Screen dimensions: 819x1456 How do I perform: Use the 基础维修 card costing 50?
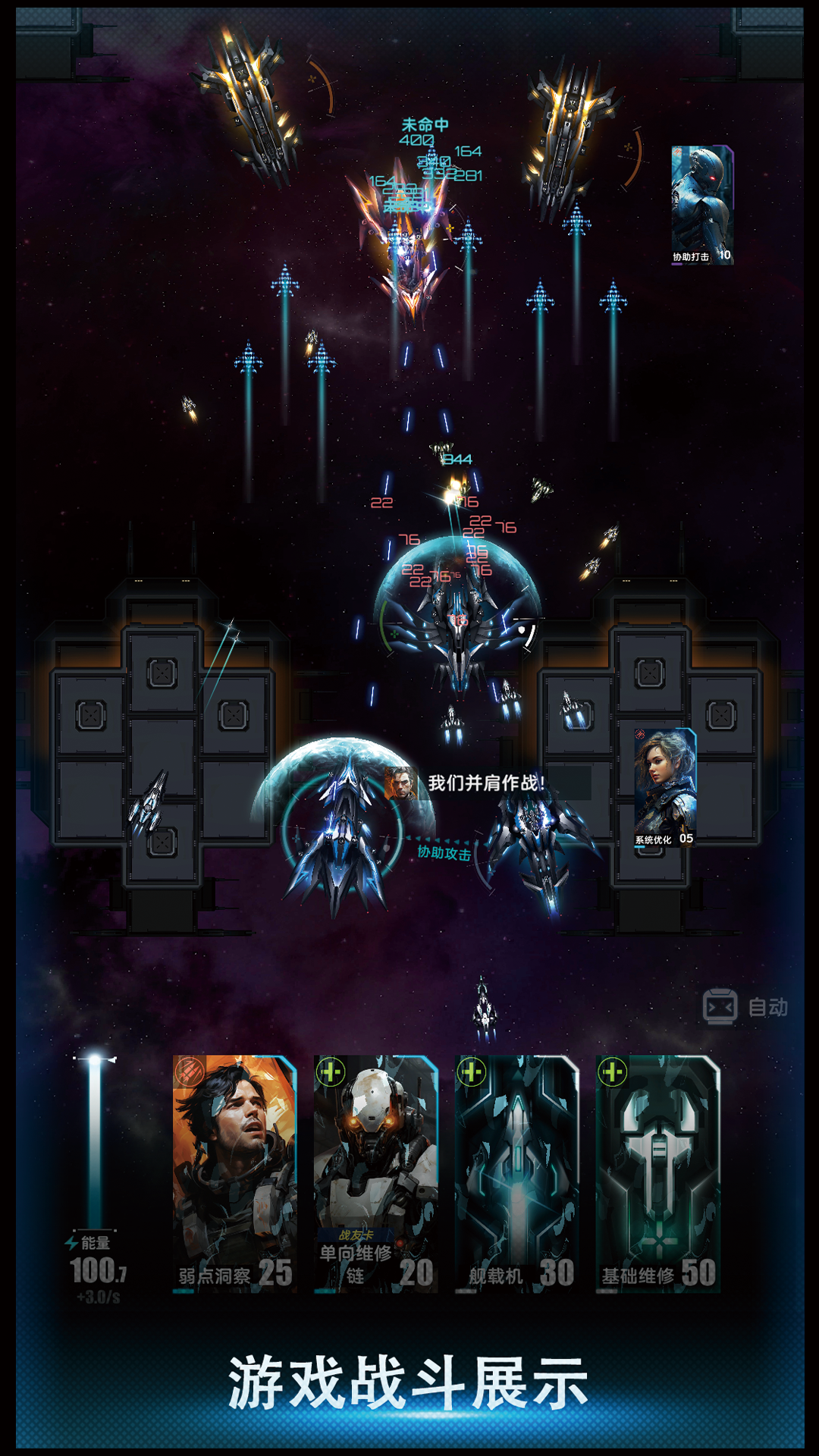coord(657,1172)
